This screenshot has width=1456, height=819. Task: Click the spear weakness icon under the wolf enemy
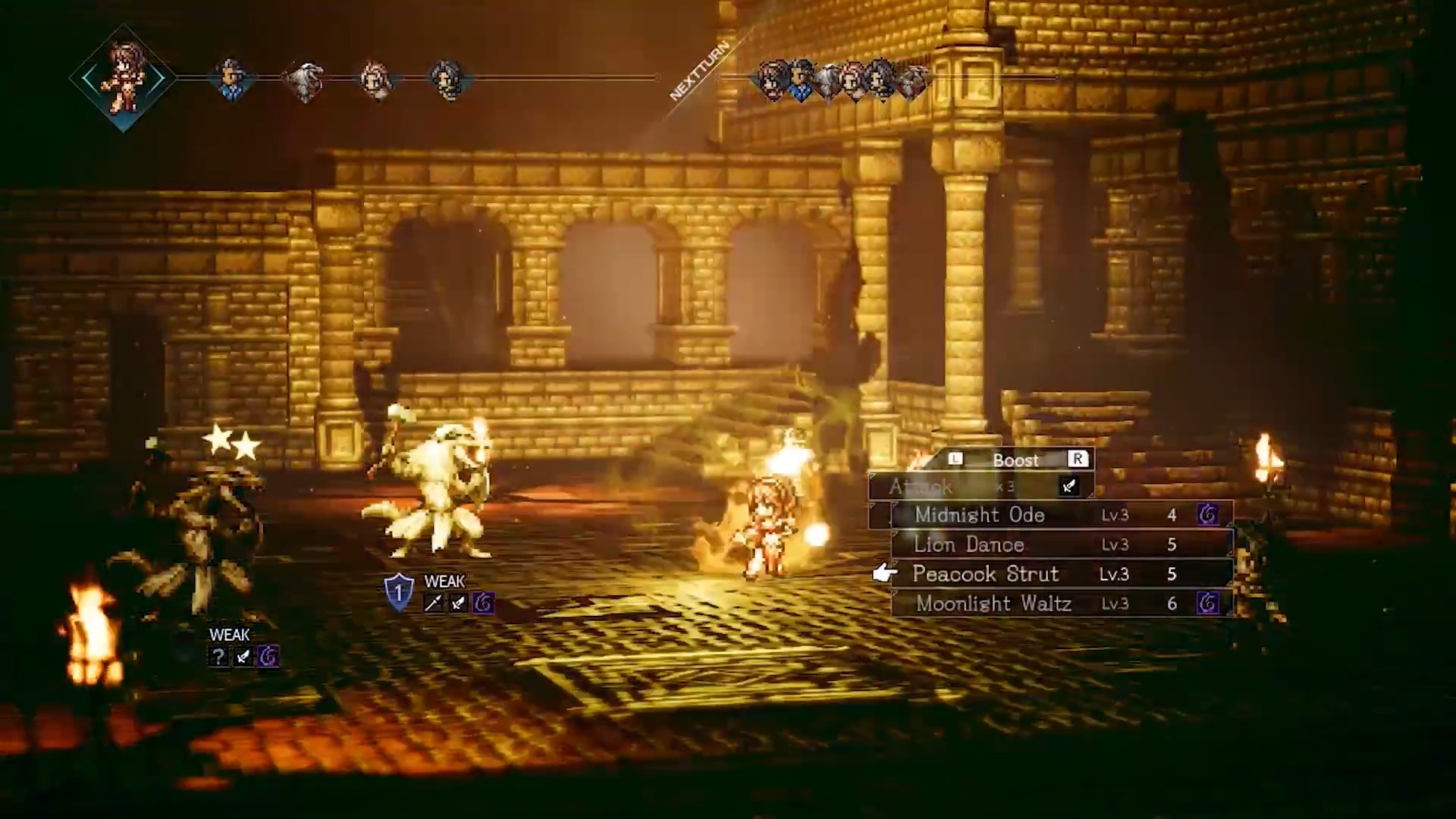pos(434,601)
